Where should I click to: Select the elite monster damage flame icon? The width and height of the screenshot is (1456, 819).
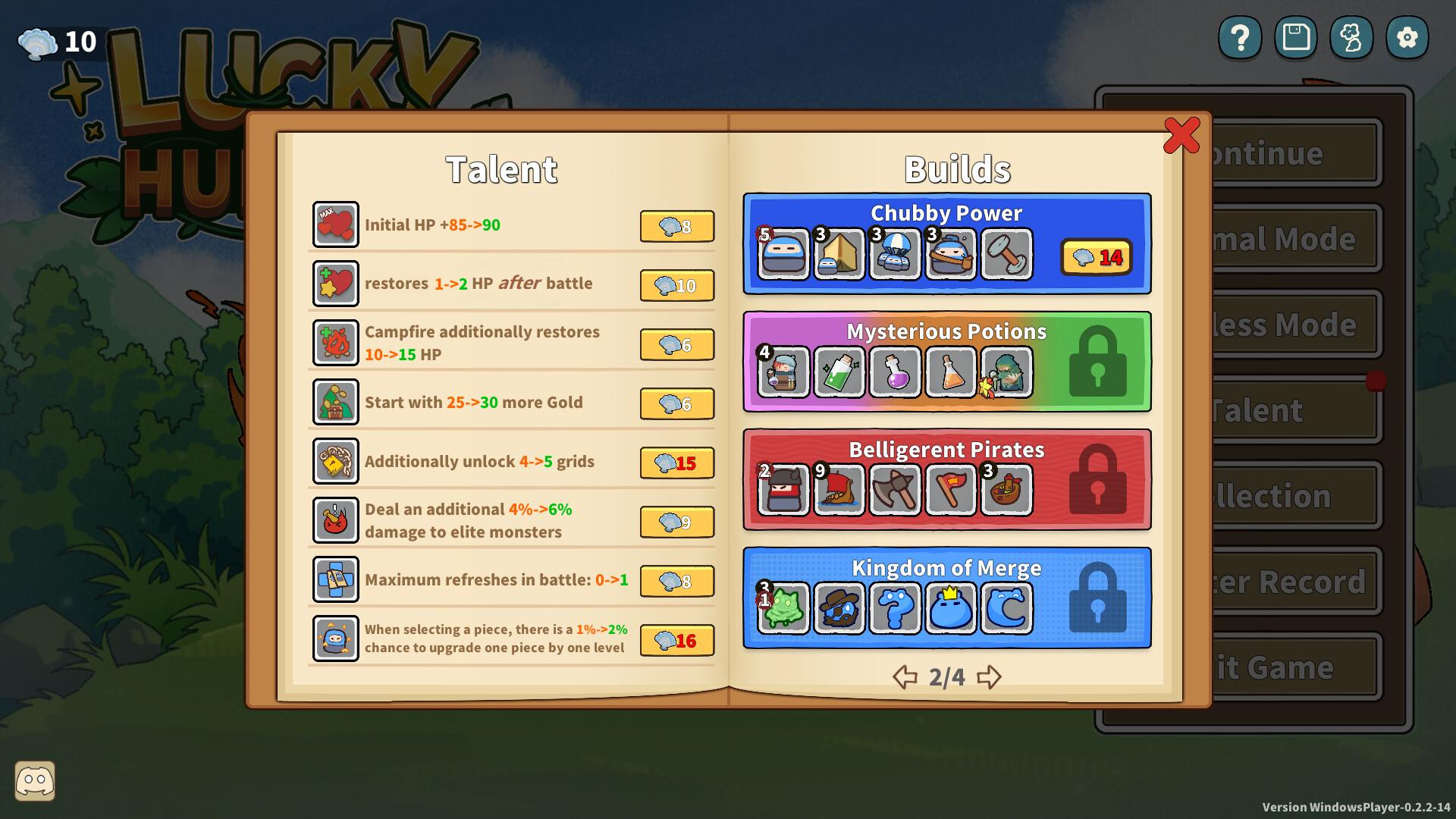335,520
